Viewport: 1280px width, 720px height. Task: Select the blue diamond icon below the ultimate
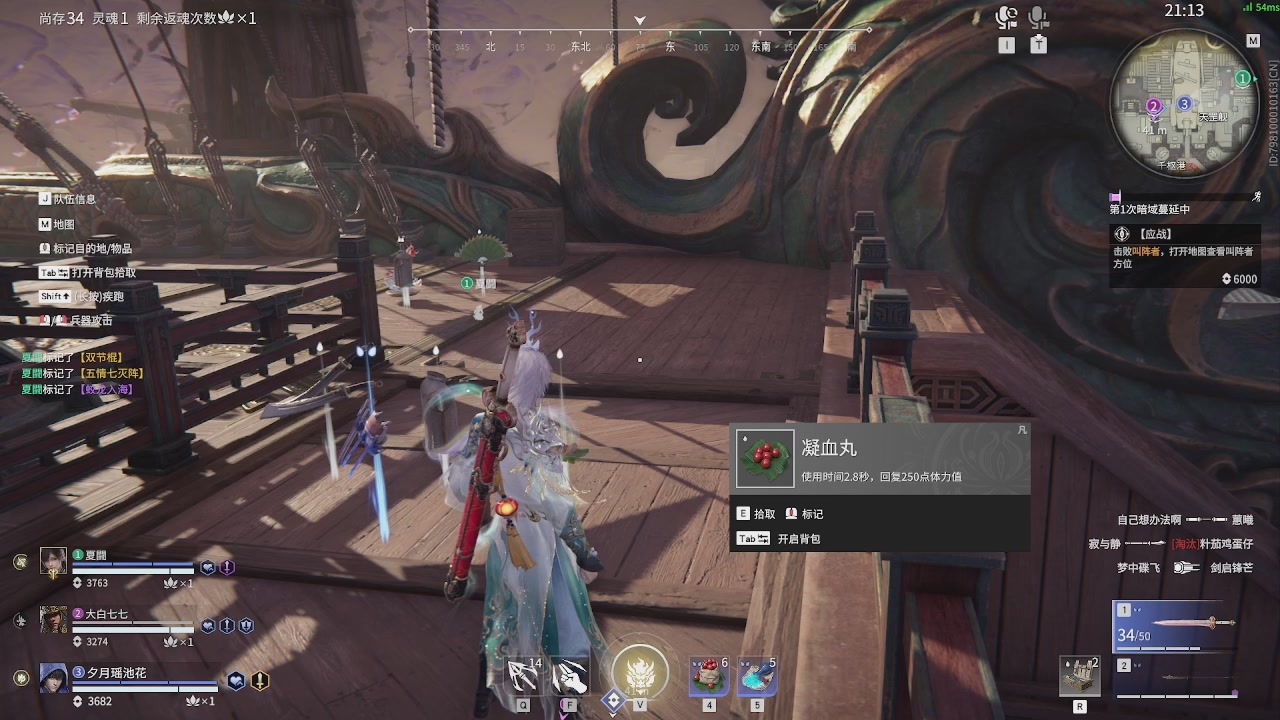click(612, 702)
